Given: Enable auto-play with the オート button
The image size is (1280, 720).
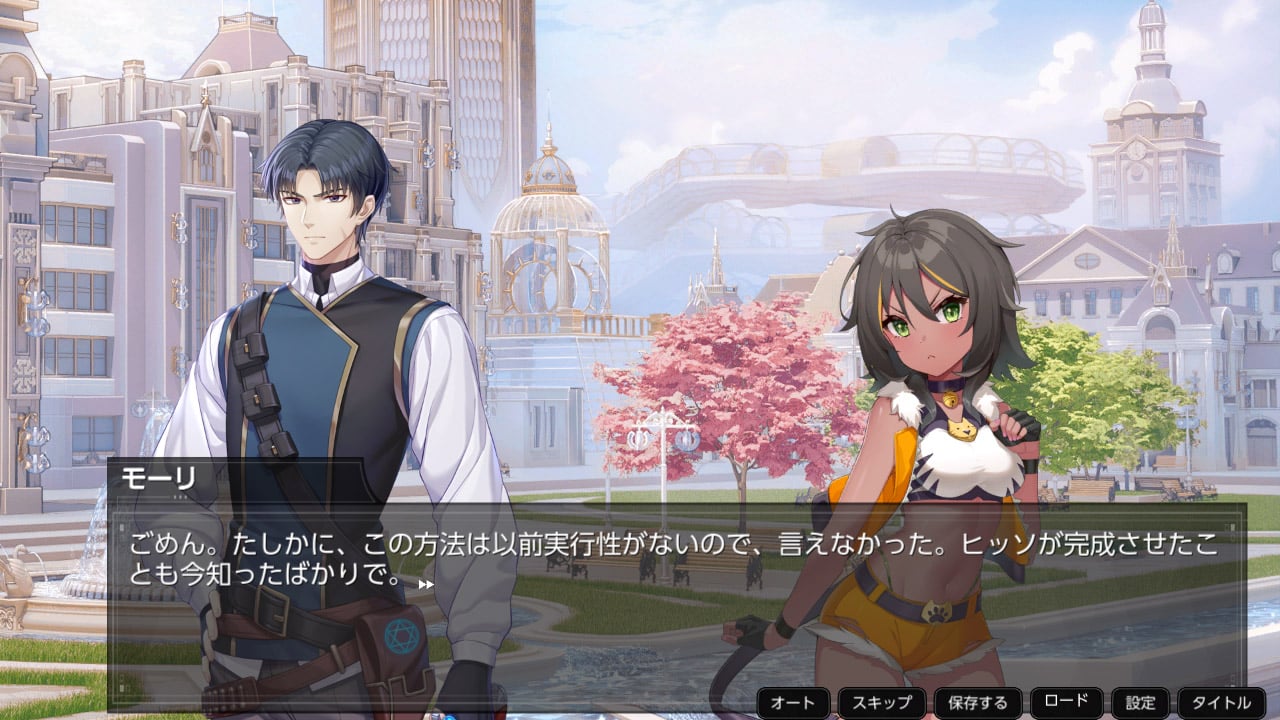Looking at the screenshot, I should pos(794,702).
